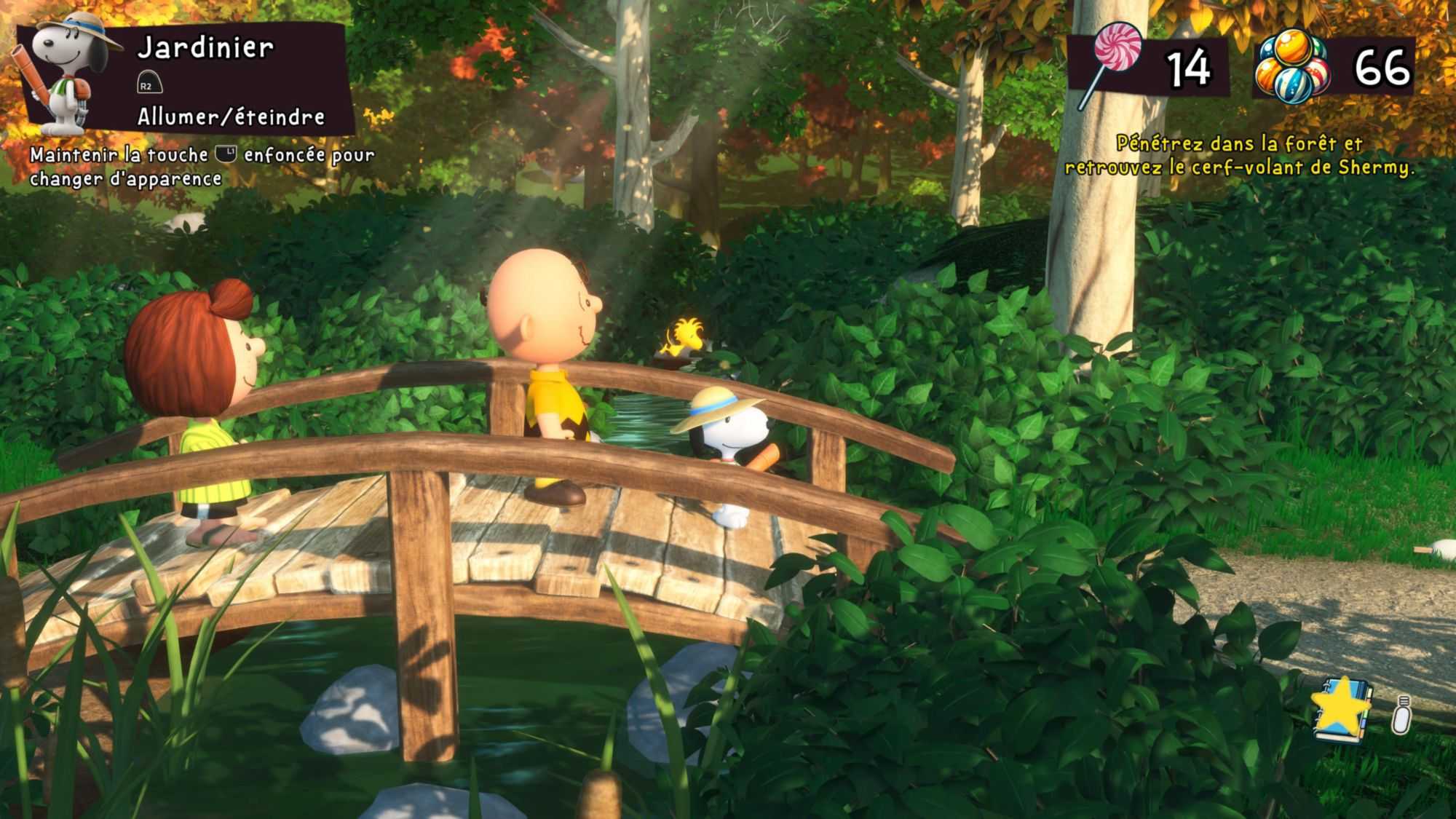Click the Shermy kite objective text

point(1239,155)
